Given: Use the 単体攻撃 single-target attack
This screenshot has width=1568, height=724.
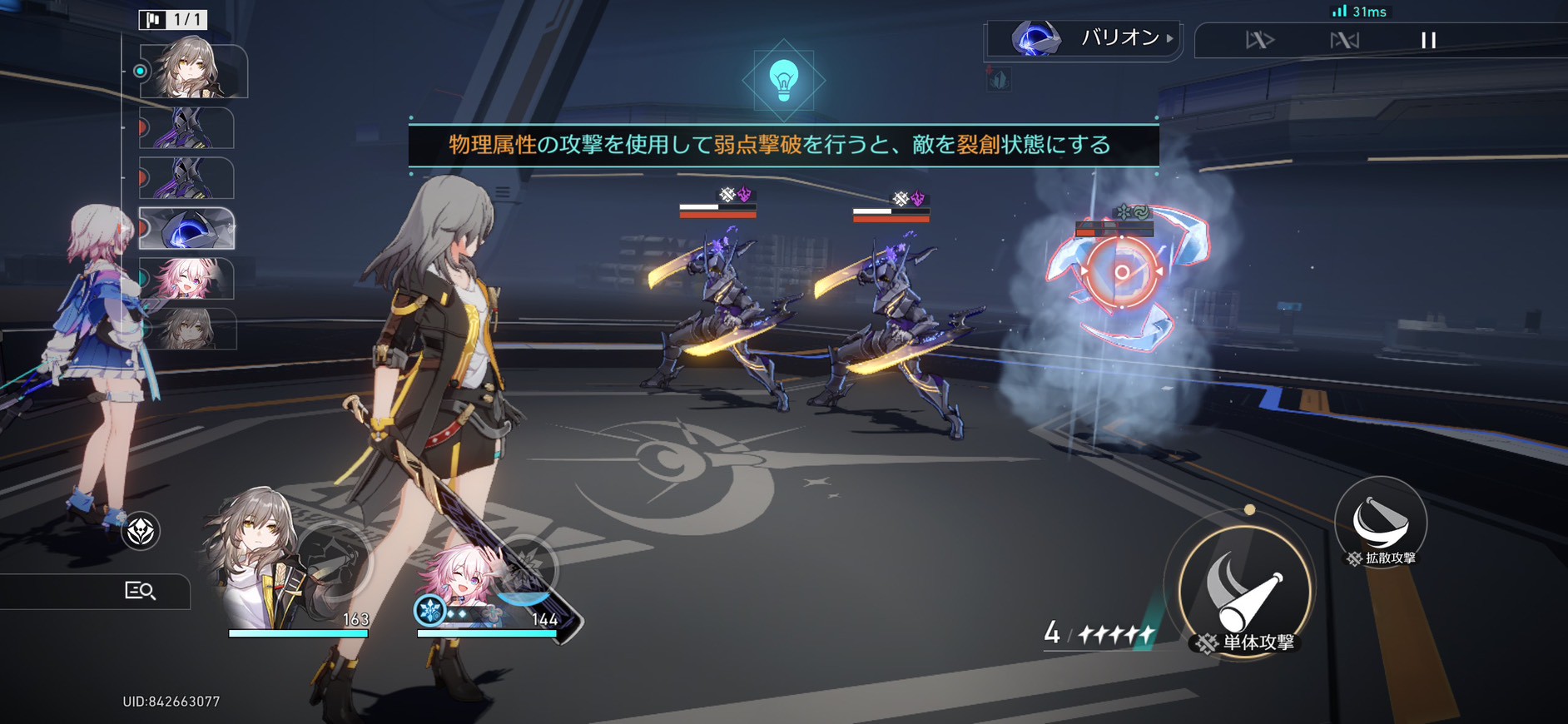Looking at the screenshot, I should (x=1245, y=593).
